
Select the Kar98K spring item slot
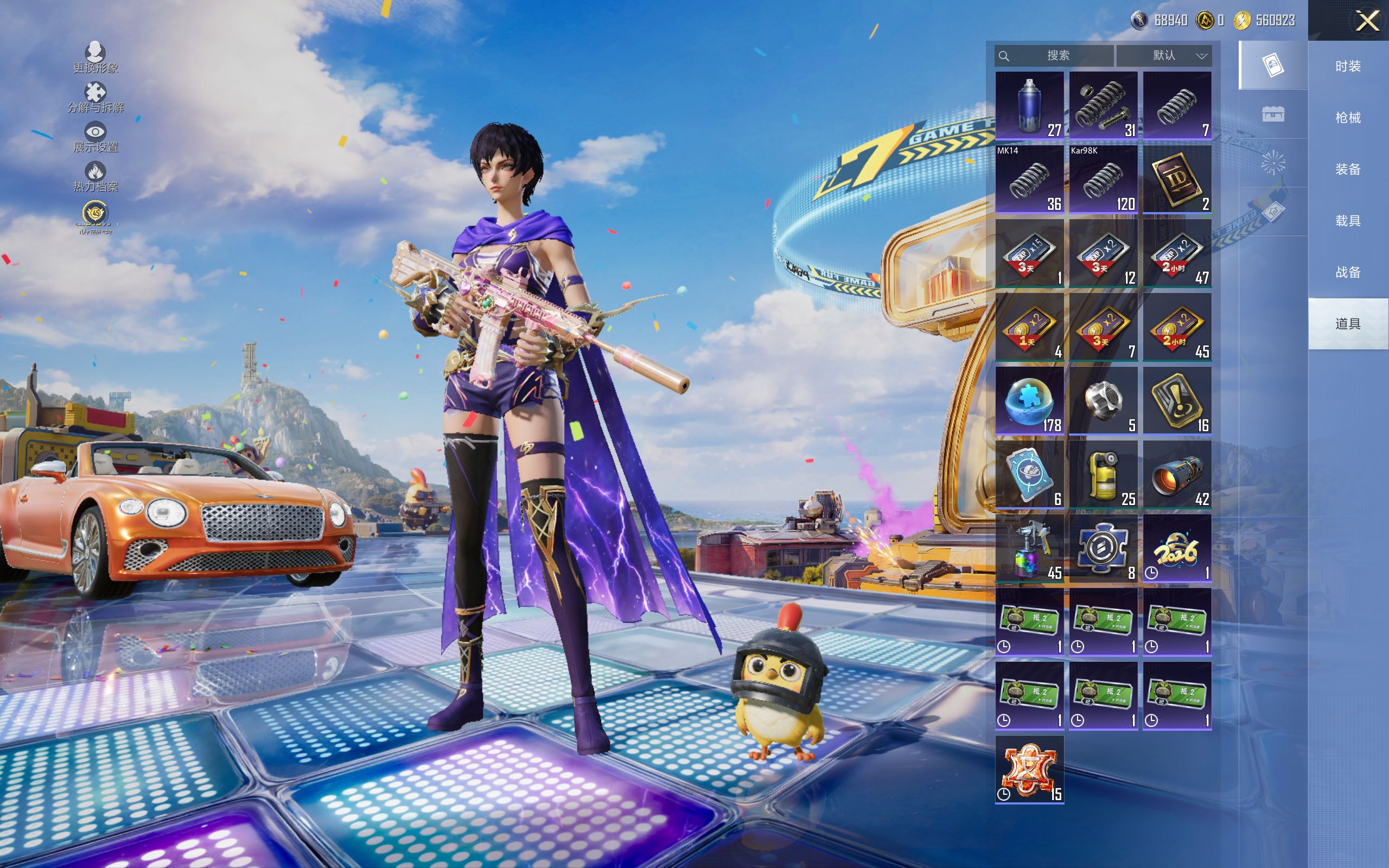click(1103, 179)
